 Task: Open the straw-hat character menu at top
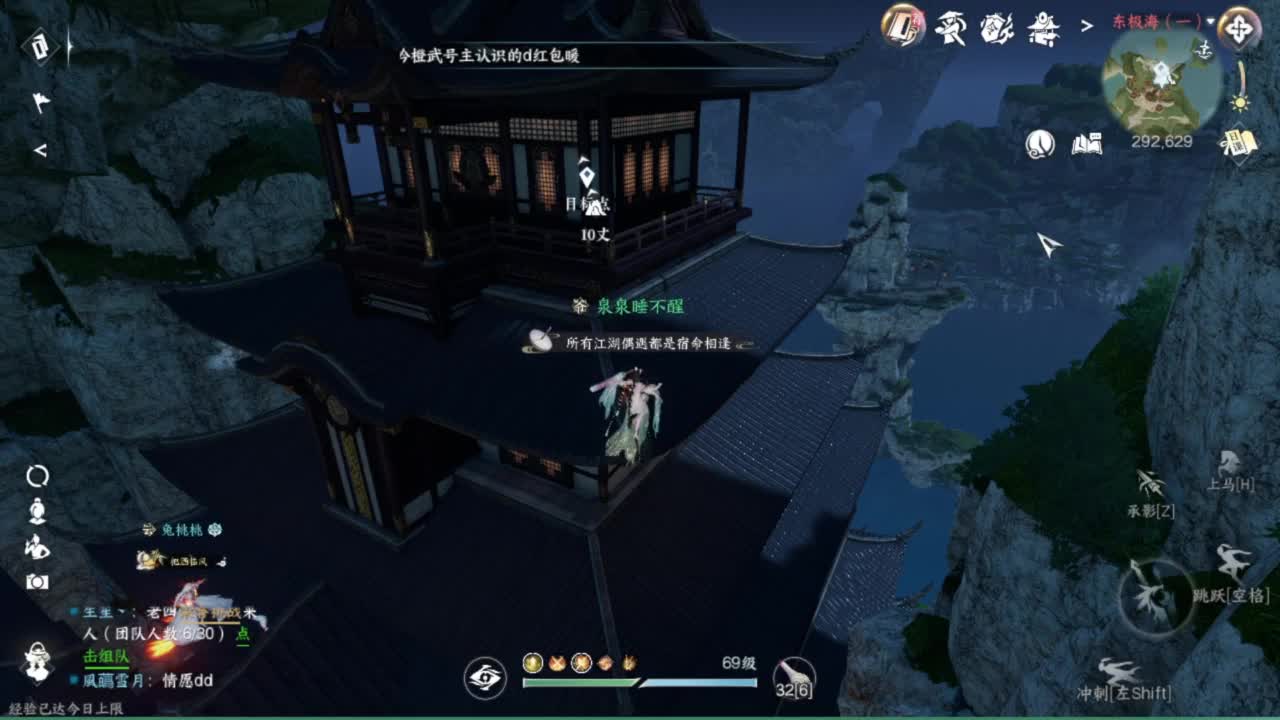[950, 27]
